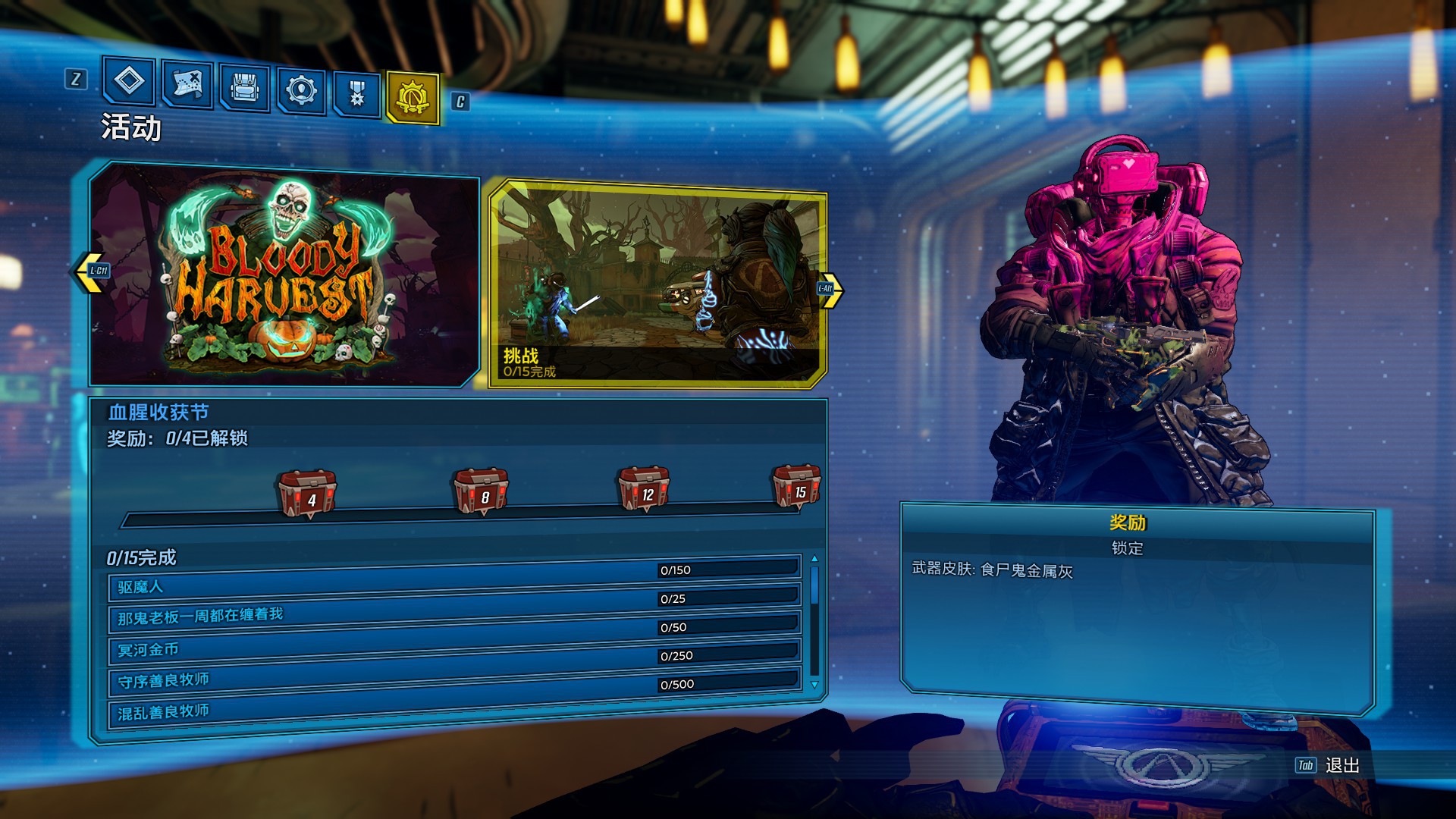Open the Guardian Rank medal tab
The image size is (1456, 819).
(356, 95)
